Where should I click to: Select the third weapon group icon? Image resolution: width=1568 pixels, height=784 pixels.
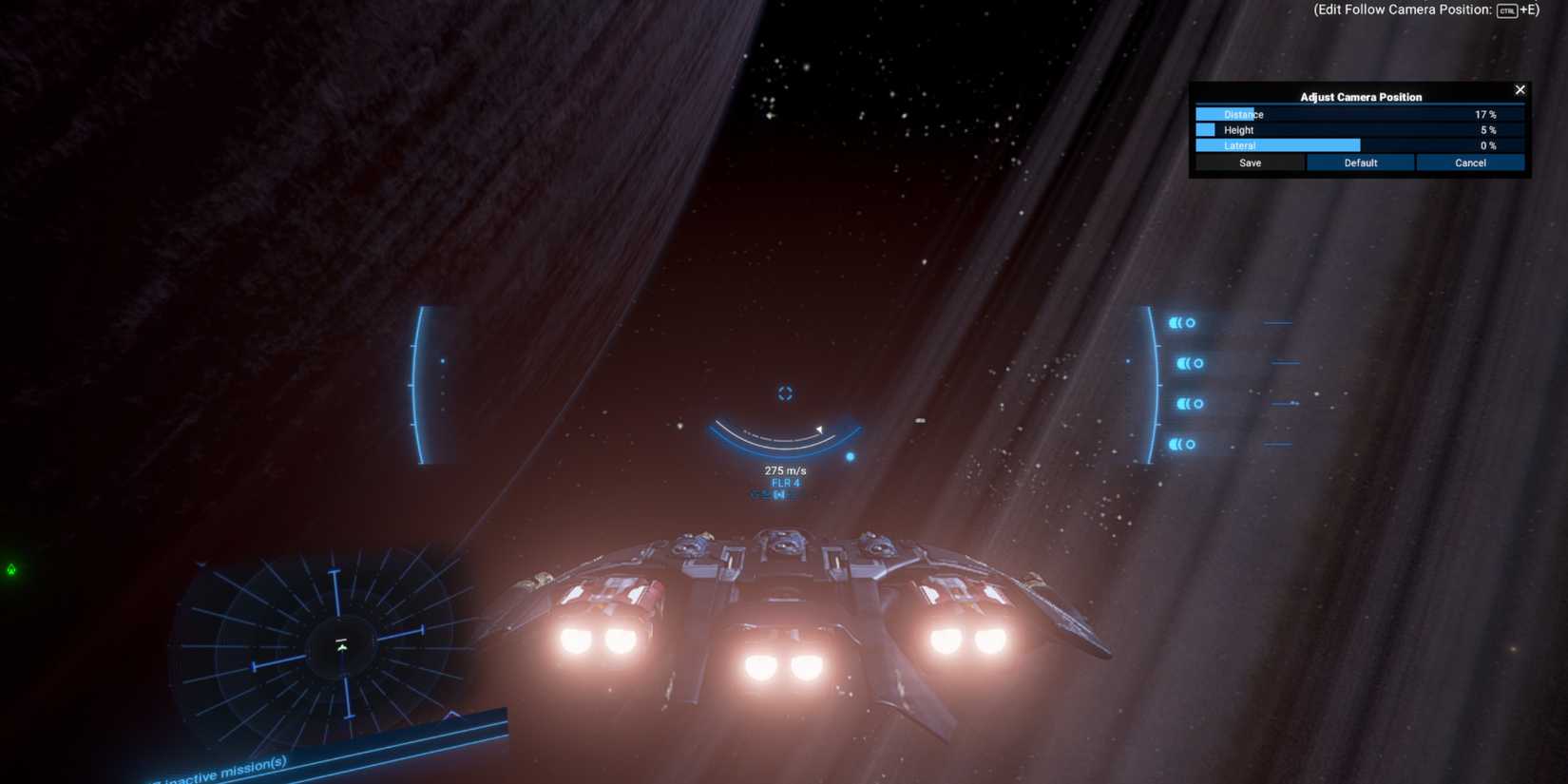pyautogui.click(x=1187, y=402)
